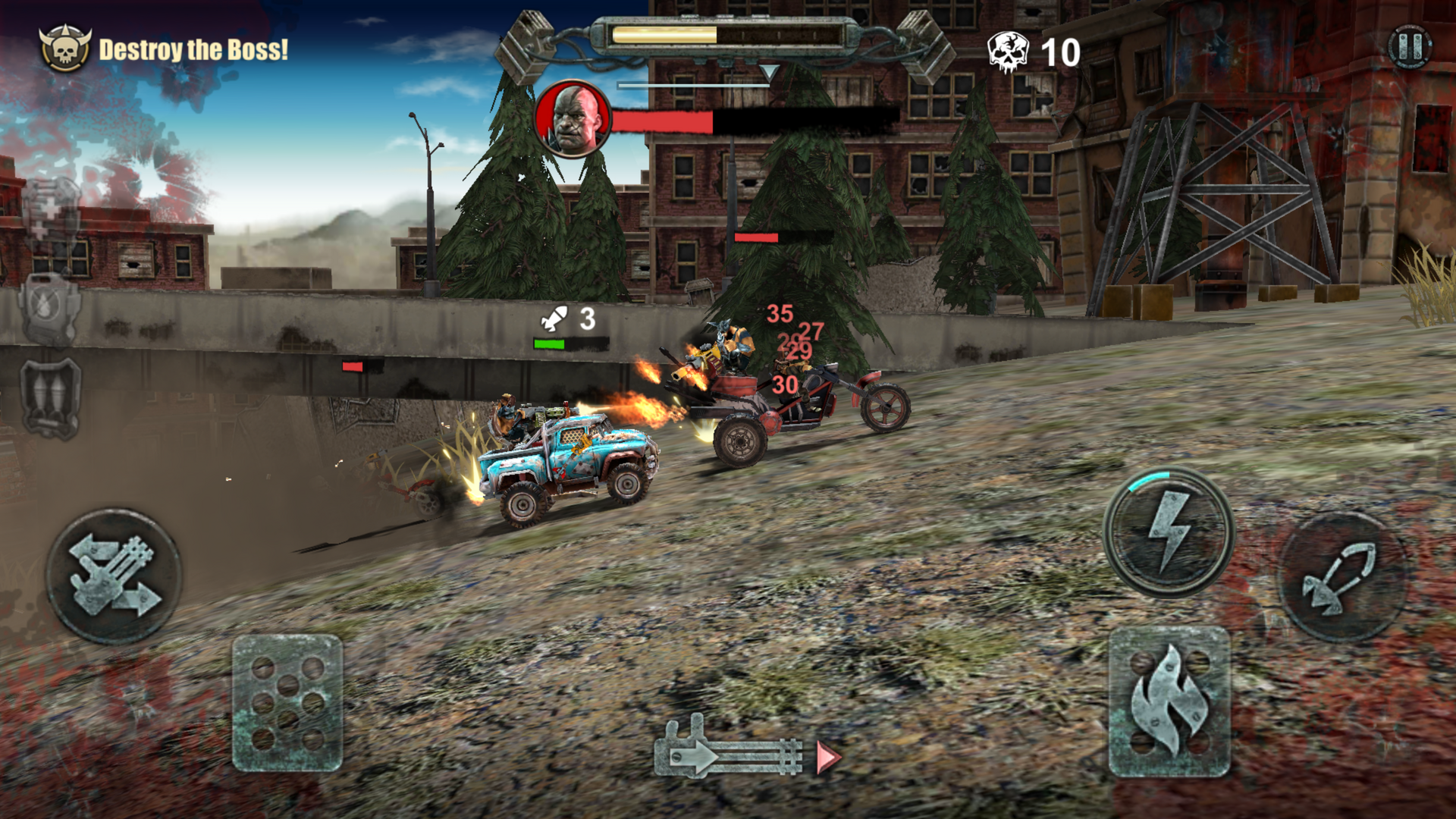Trigger the flame ability button

1169,701
